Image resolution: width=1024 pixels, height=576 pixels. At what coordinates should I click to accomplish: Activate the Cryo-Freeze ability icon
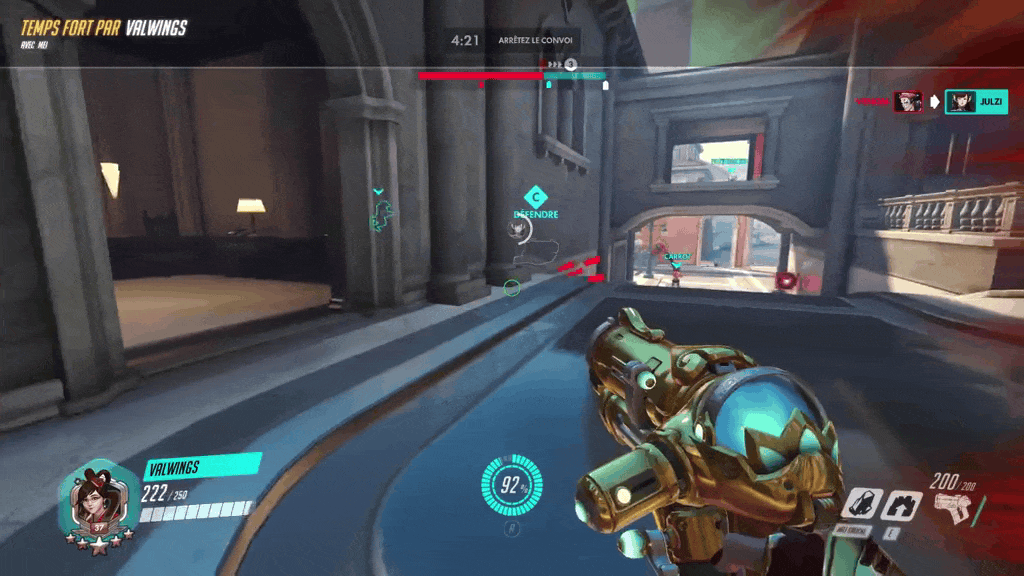click(862, 503)
